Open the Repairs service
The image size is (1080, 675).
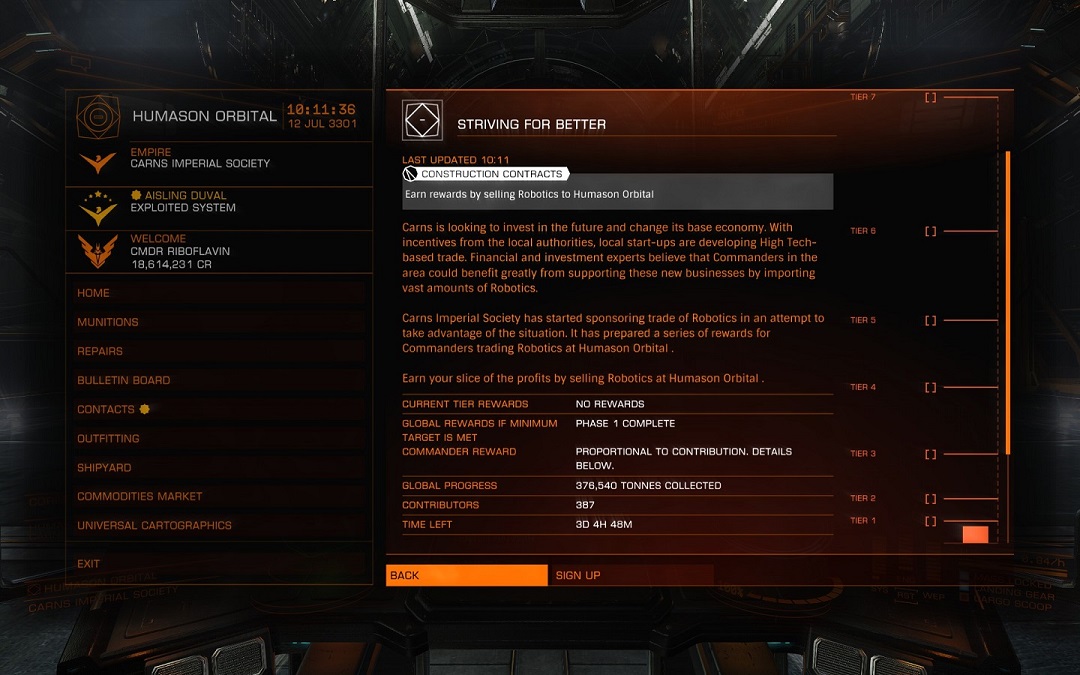(100, 351)
